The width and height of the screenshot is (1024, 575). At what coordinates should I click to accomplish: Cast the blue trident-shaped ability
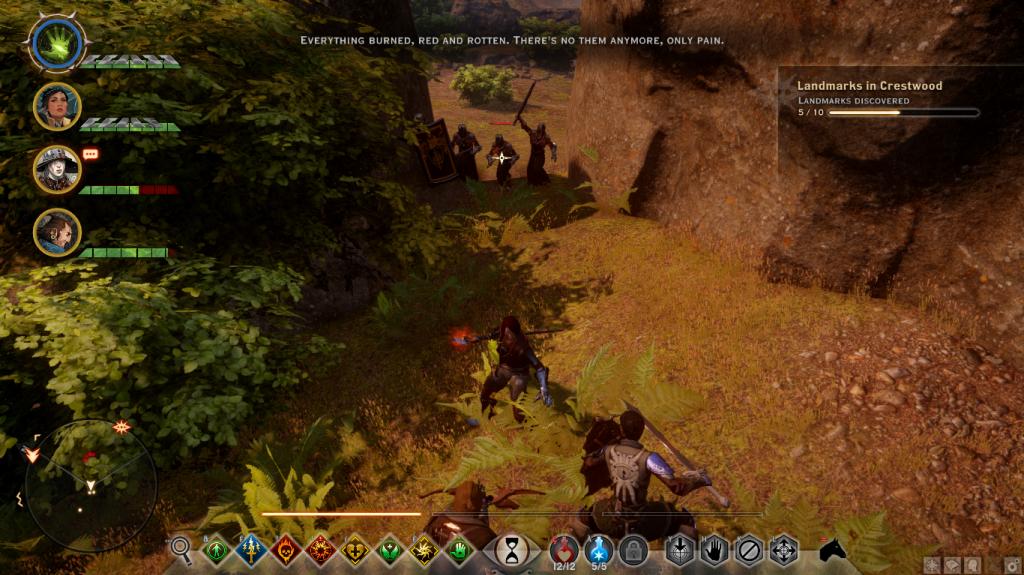coord(250,549)
